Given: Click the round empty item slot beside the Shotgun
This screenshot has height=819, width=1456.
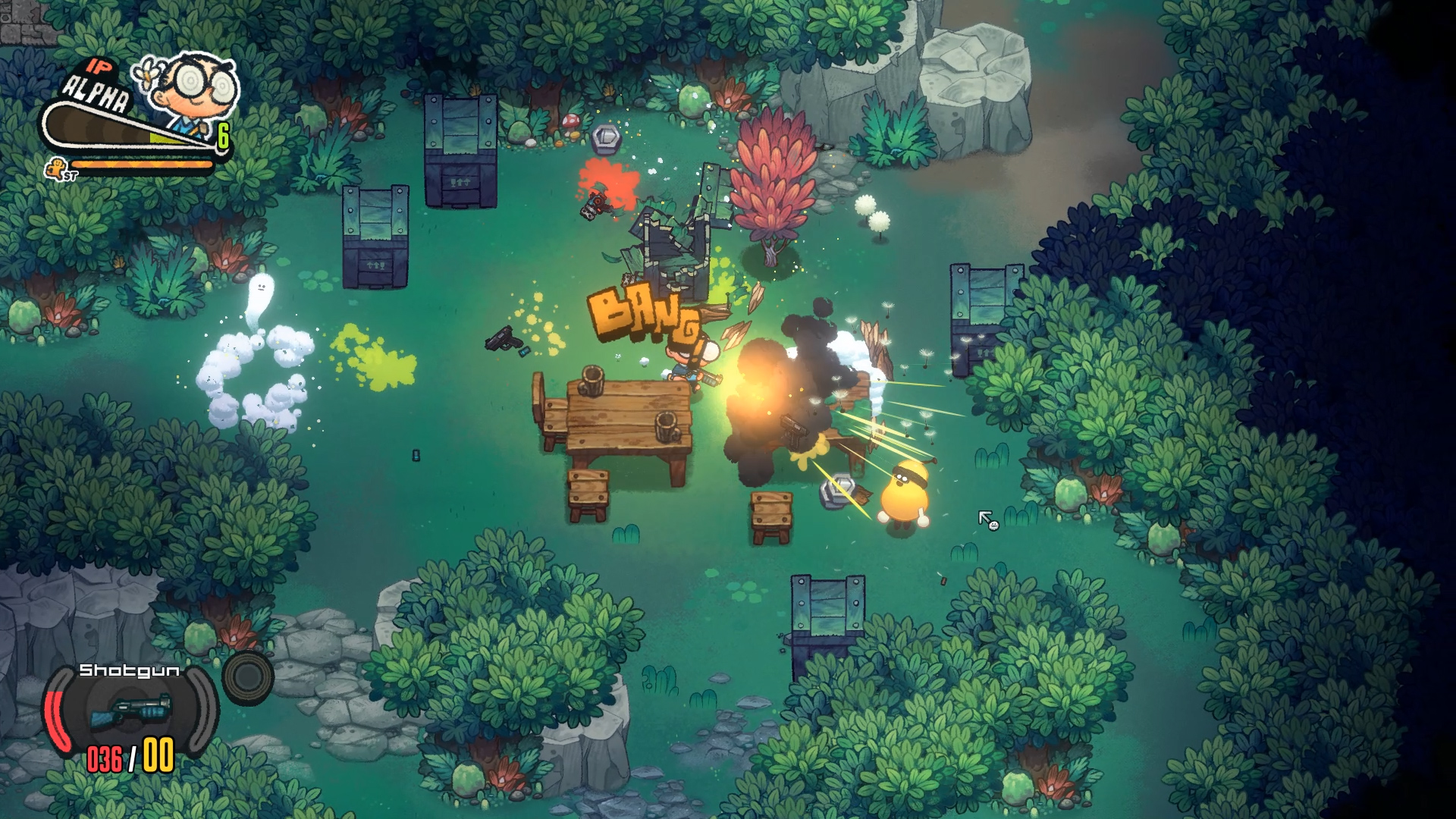Looking at the screenshot, I should pos(248,677).
